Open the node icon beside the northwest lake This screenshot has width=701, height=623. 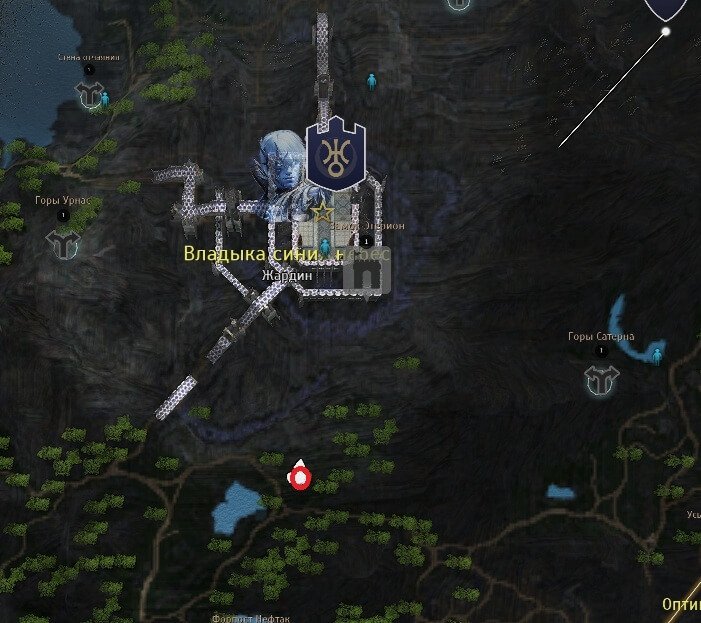tap(90, 95)
